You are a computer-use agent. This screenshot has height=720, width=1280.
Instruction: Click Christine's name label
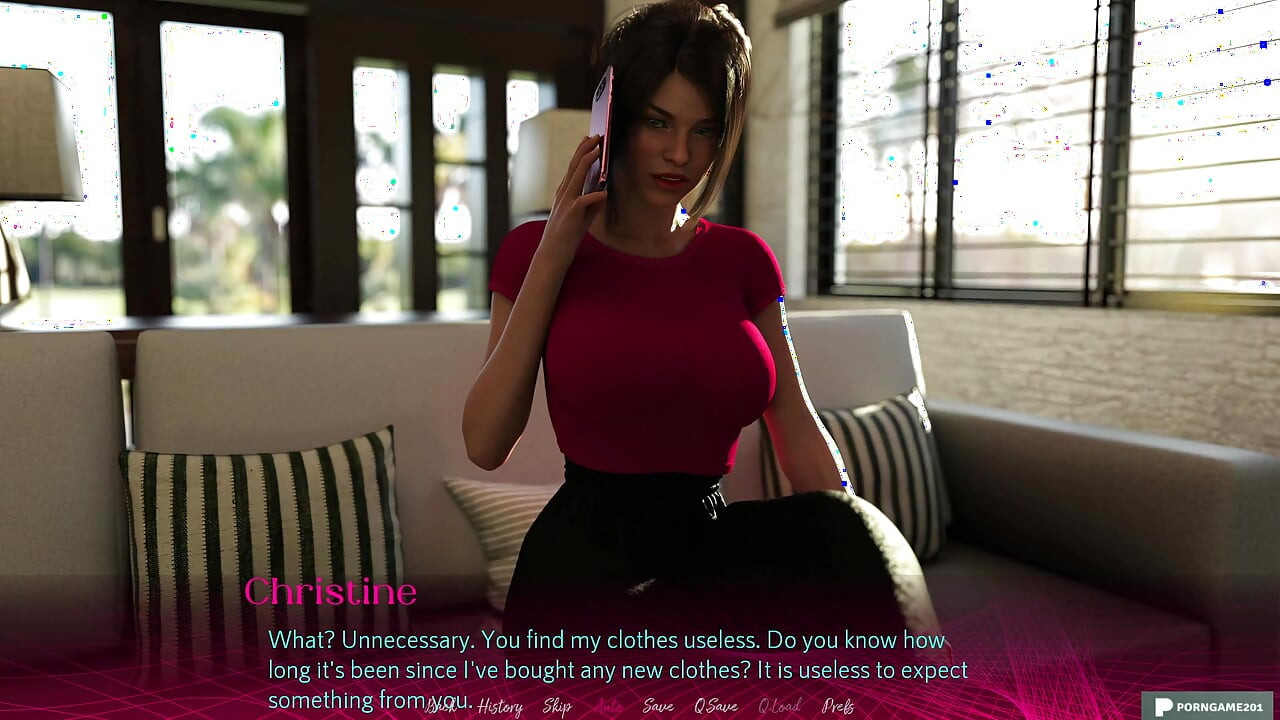(x=332, y=593)
